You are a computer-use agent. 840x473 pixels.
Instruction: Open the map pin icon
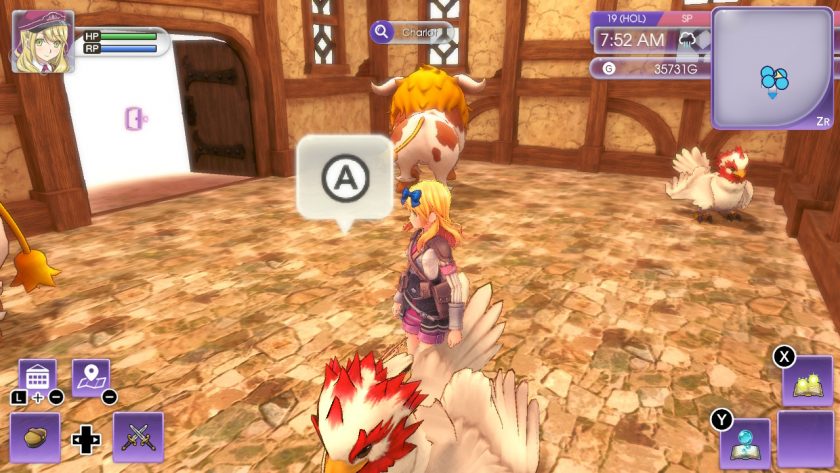[x=90, y=376]
